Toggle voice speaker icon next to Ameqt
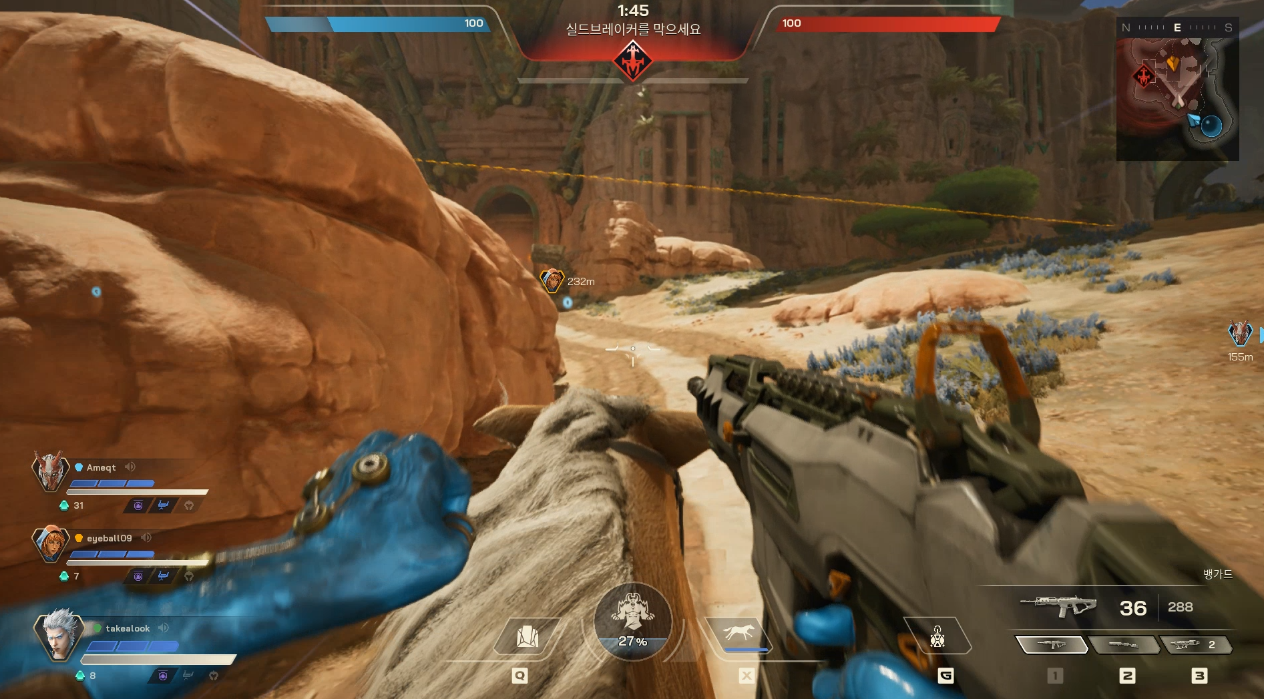Screen dimensions: 1264x699 130,467
